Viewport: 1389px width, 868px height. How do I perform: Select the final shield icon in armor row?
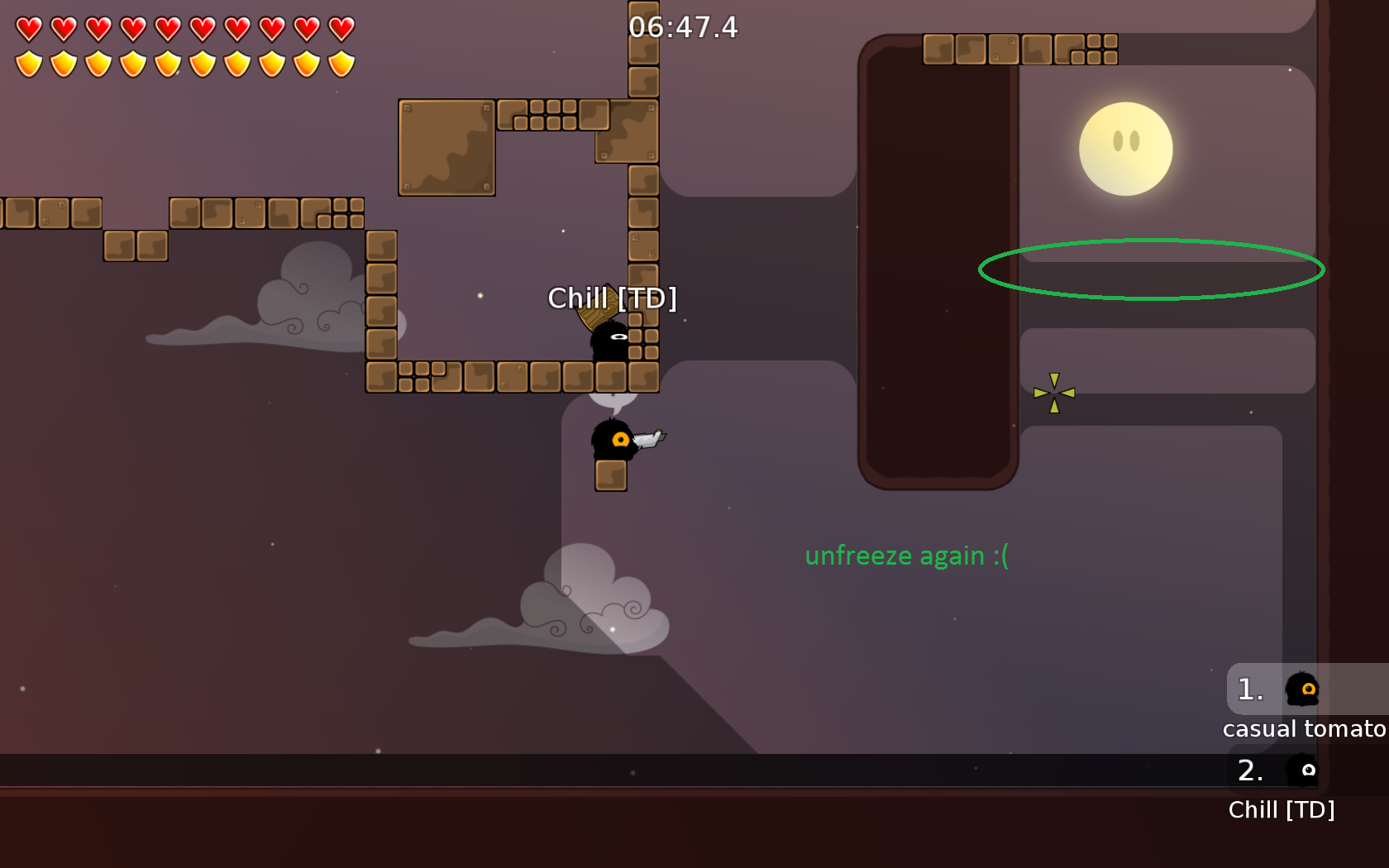click(x=340, y=61)
